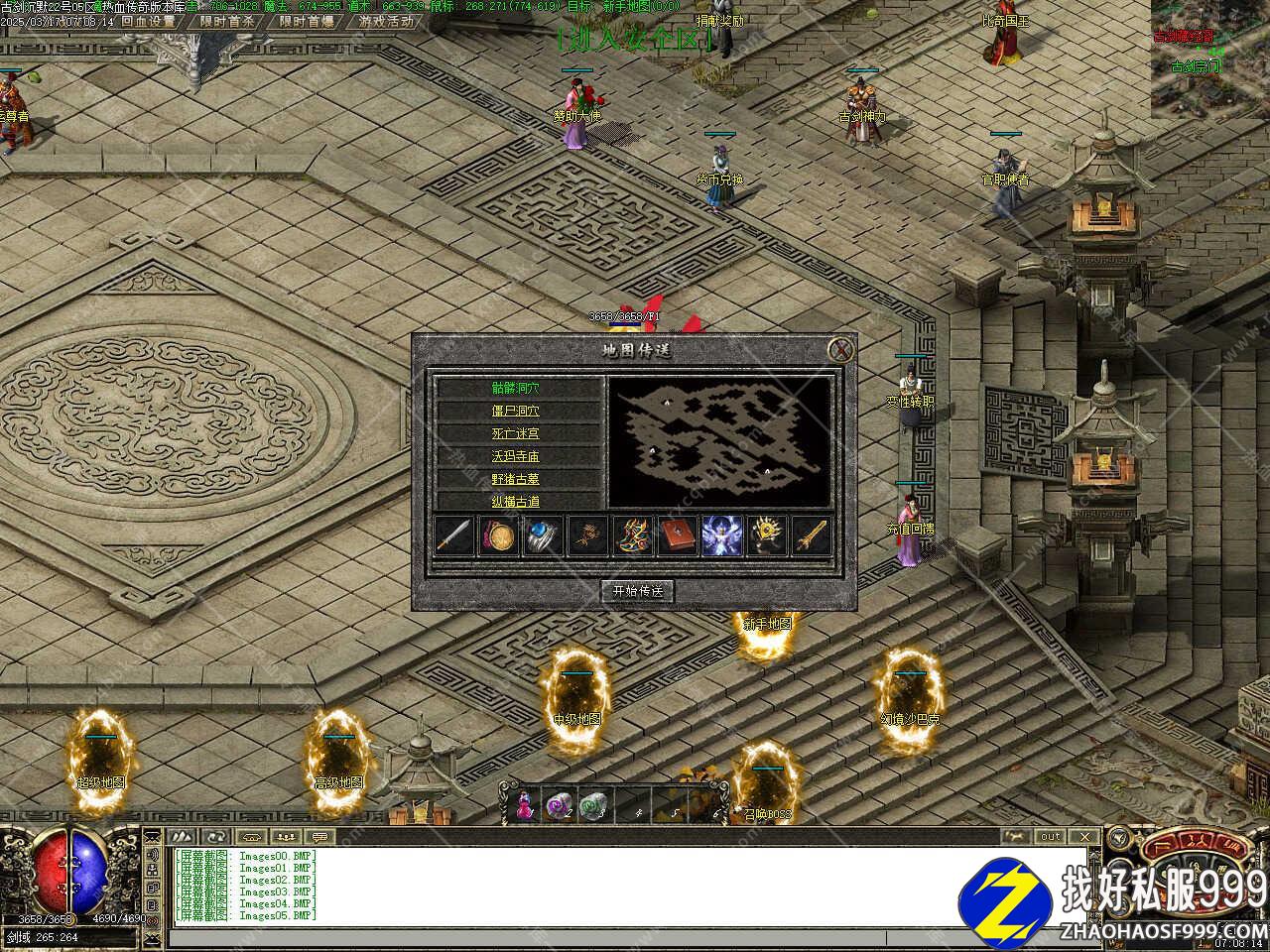1270x952 pixels.
Task: Open the 游戏活动 game events menu
Action: [387, 21]
